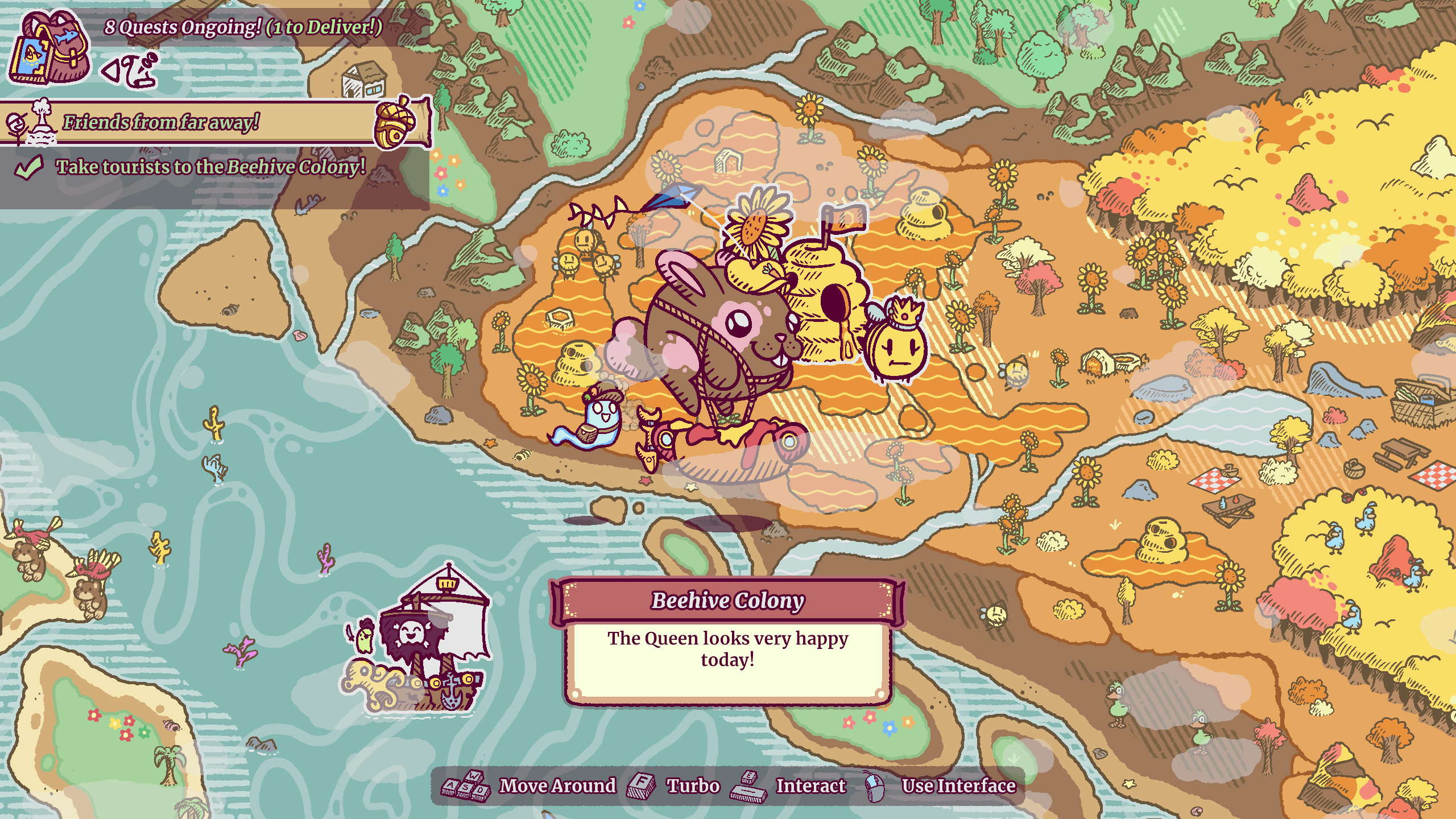Click the F Turbo key hint icon
Viewport: 1456px width, 819px height.
tap(642, 785)
